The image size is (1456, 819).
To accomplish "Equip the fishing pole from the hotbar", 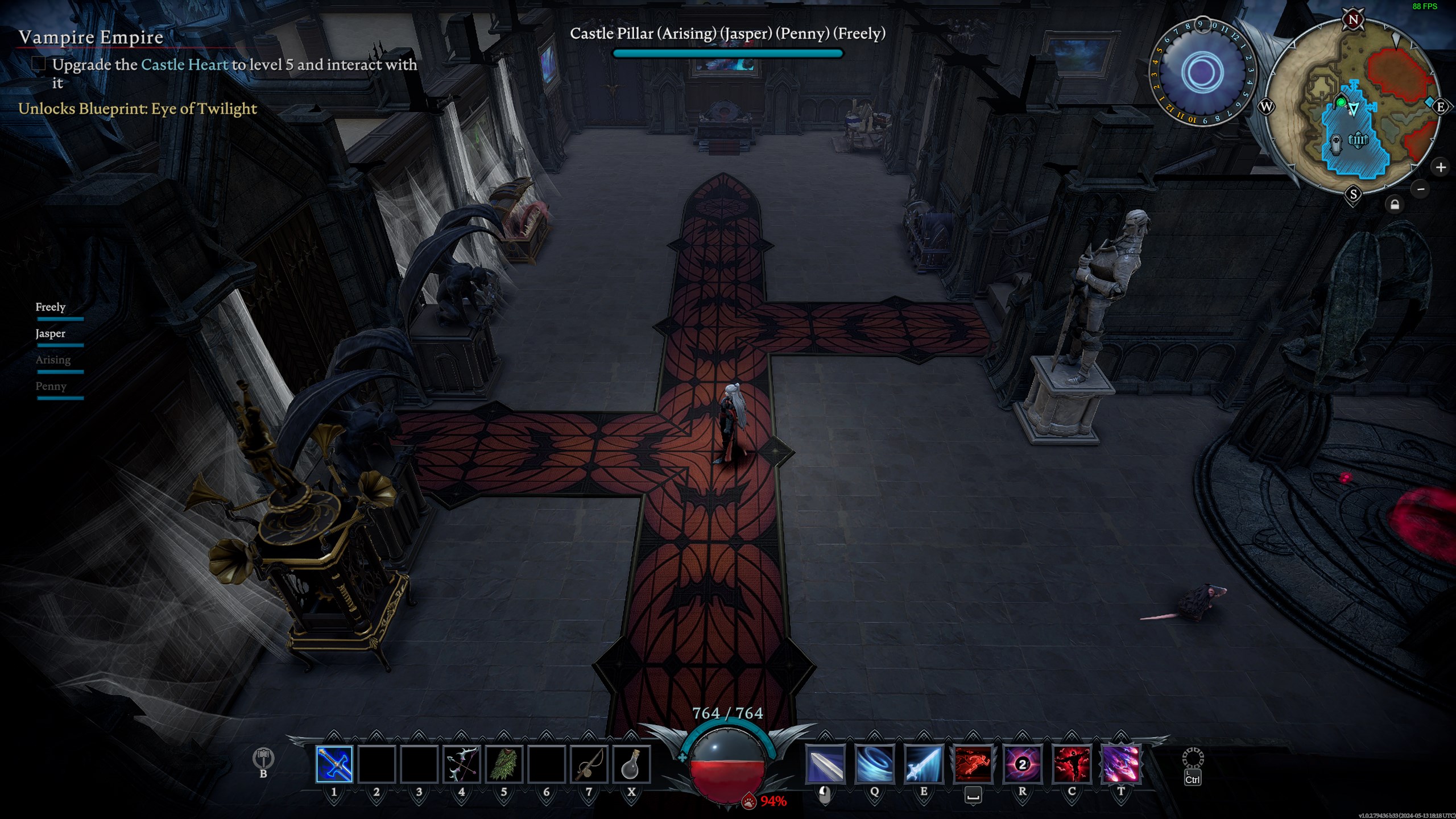I will pos(589,764).
